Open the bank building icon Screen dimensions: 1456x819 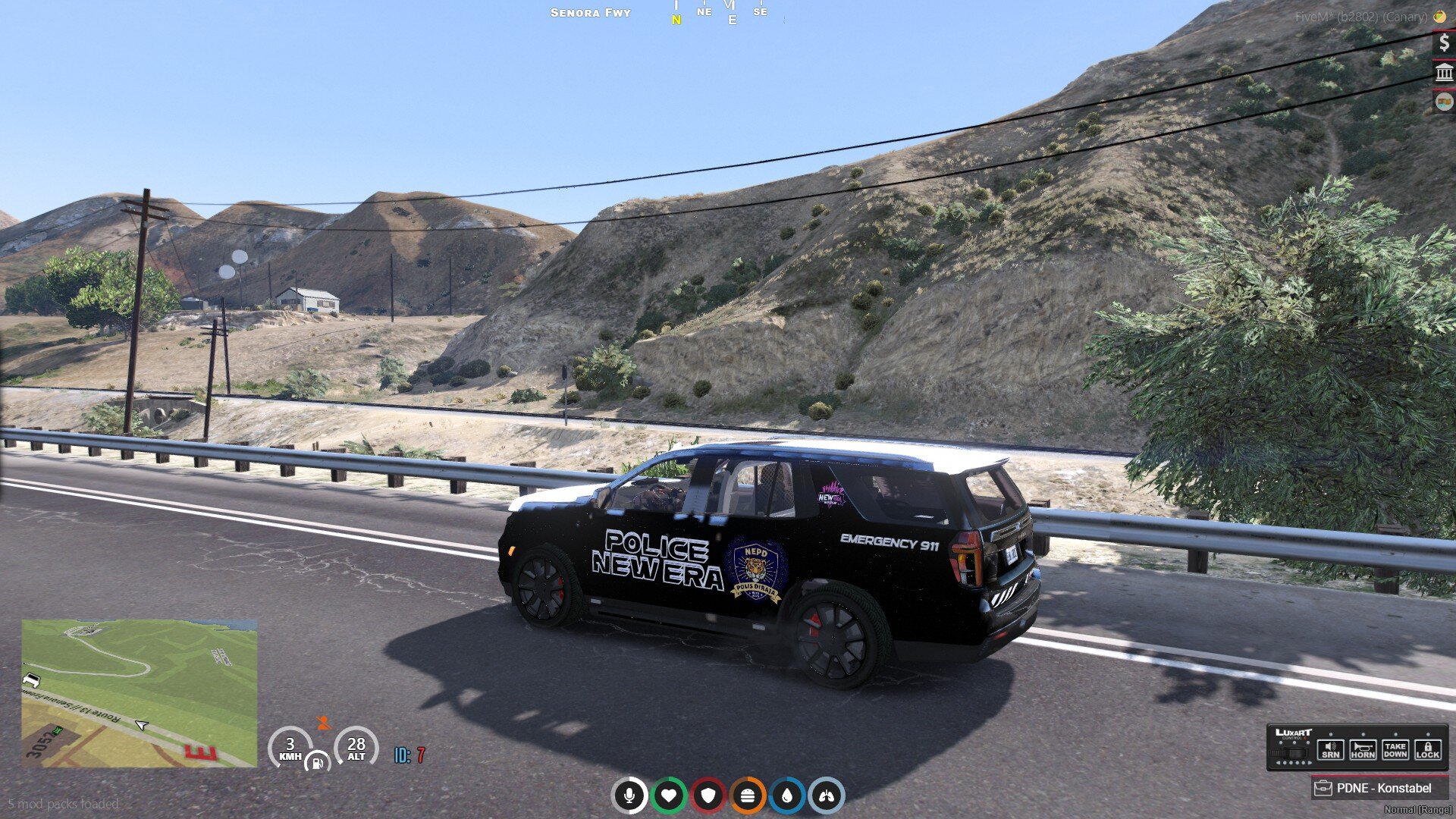(x=1444, y=73)
